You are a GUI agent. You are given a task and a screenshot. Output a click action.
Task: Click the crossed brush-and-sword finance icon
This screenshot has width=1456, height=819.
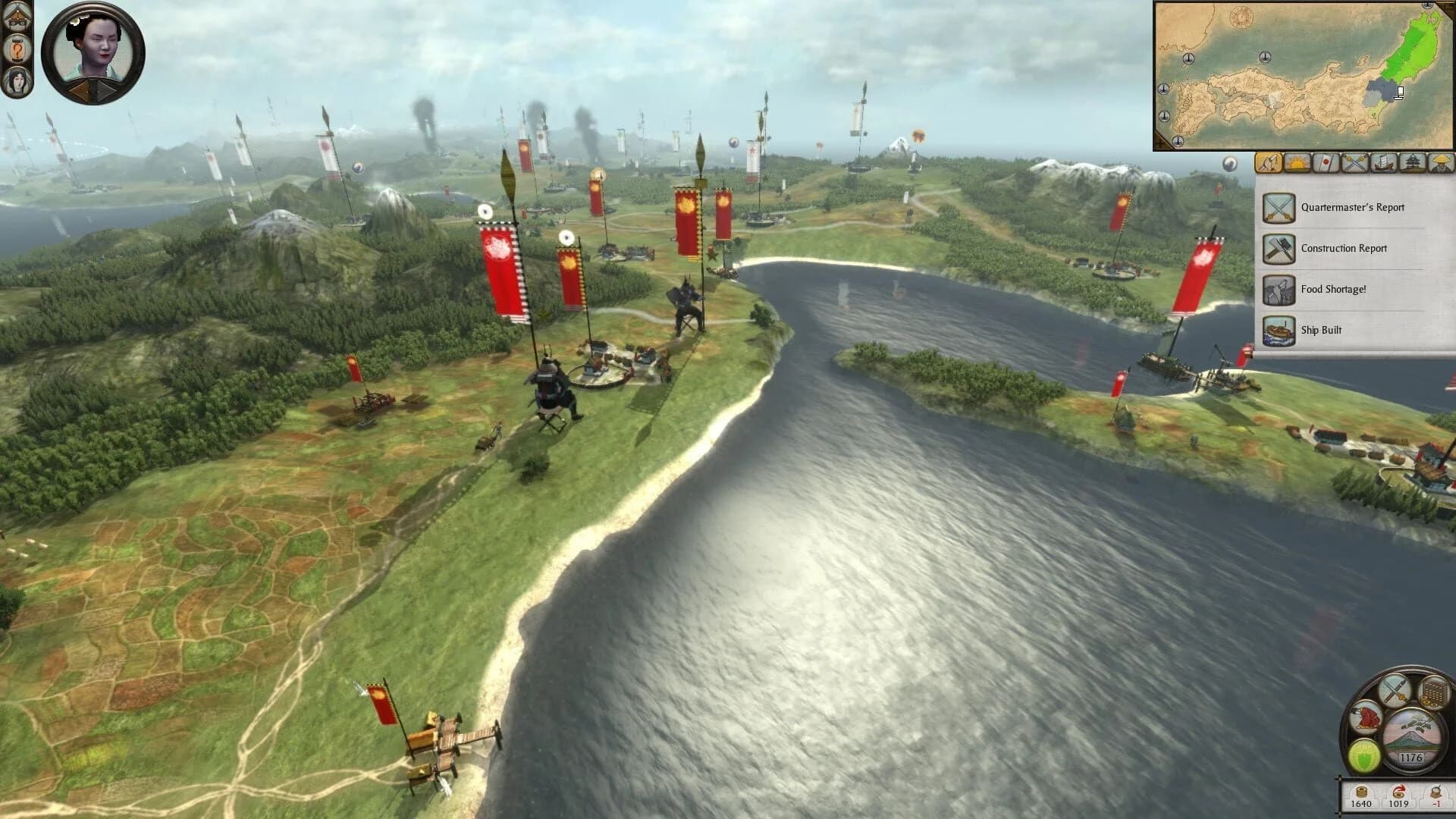1395,690
